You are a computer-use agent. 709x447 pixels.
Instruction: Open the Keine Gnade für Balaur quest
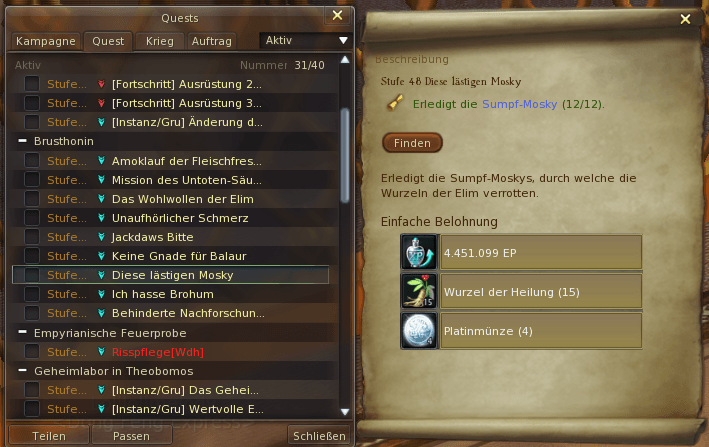(178, 256)
